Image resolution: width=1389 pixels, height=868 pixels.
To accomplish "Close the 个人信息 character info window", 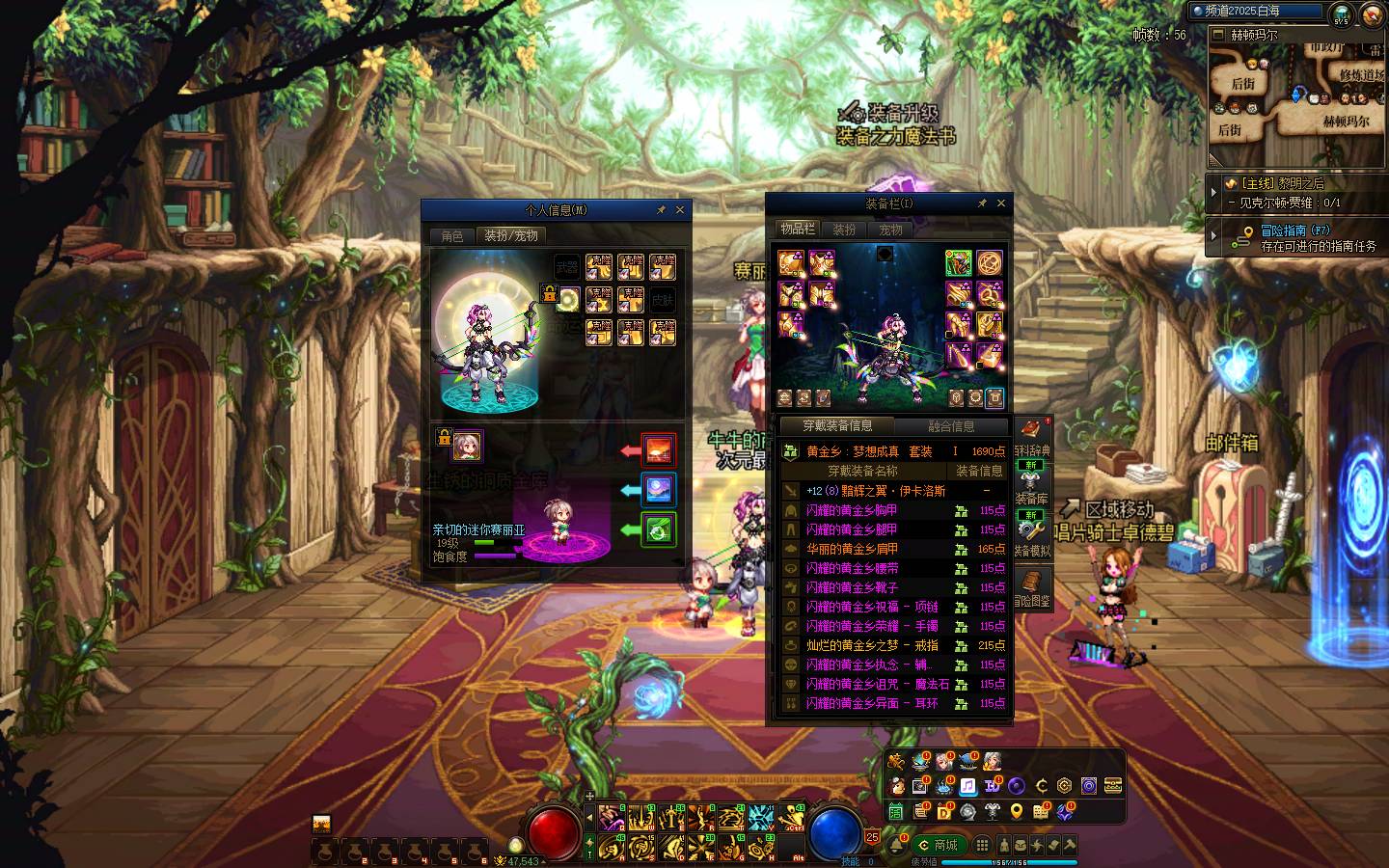I will point(680,209).
